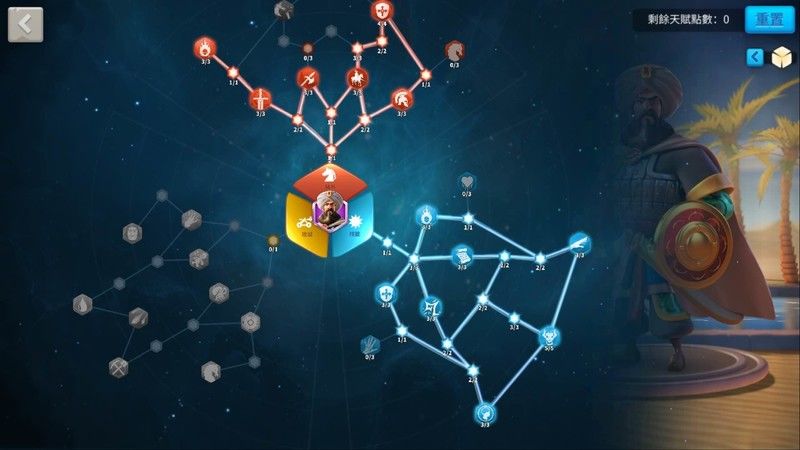The height and width of the screenshot is (450, 800).
Task: Select the red flame talent node
Action: (204, 46)
